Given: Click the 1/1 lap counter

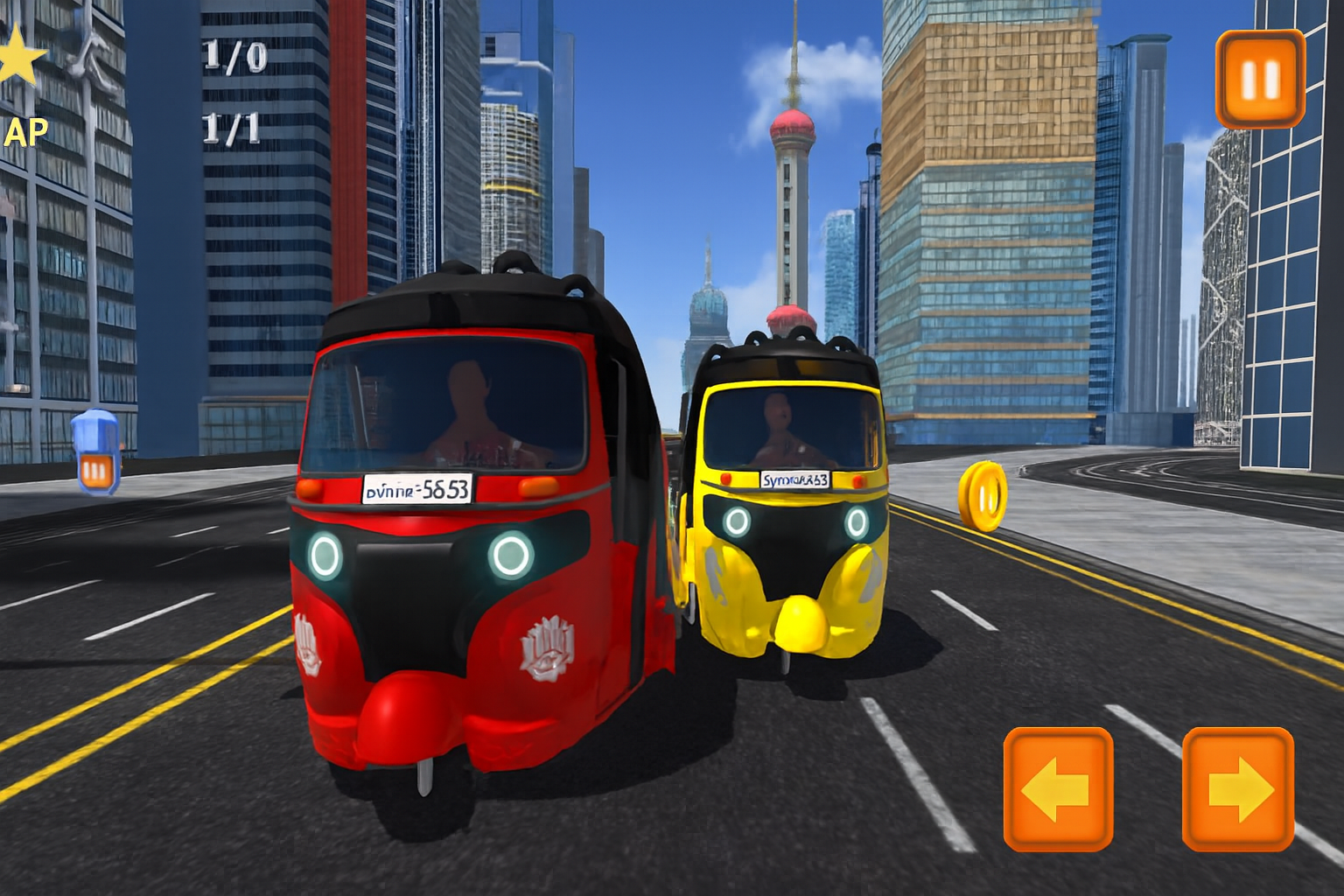Looking at the screenshot, I should point(229,127).
